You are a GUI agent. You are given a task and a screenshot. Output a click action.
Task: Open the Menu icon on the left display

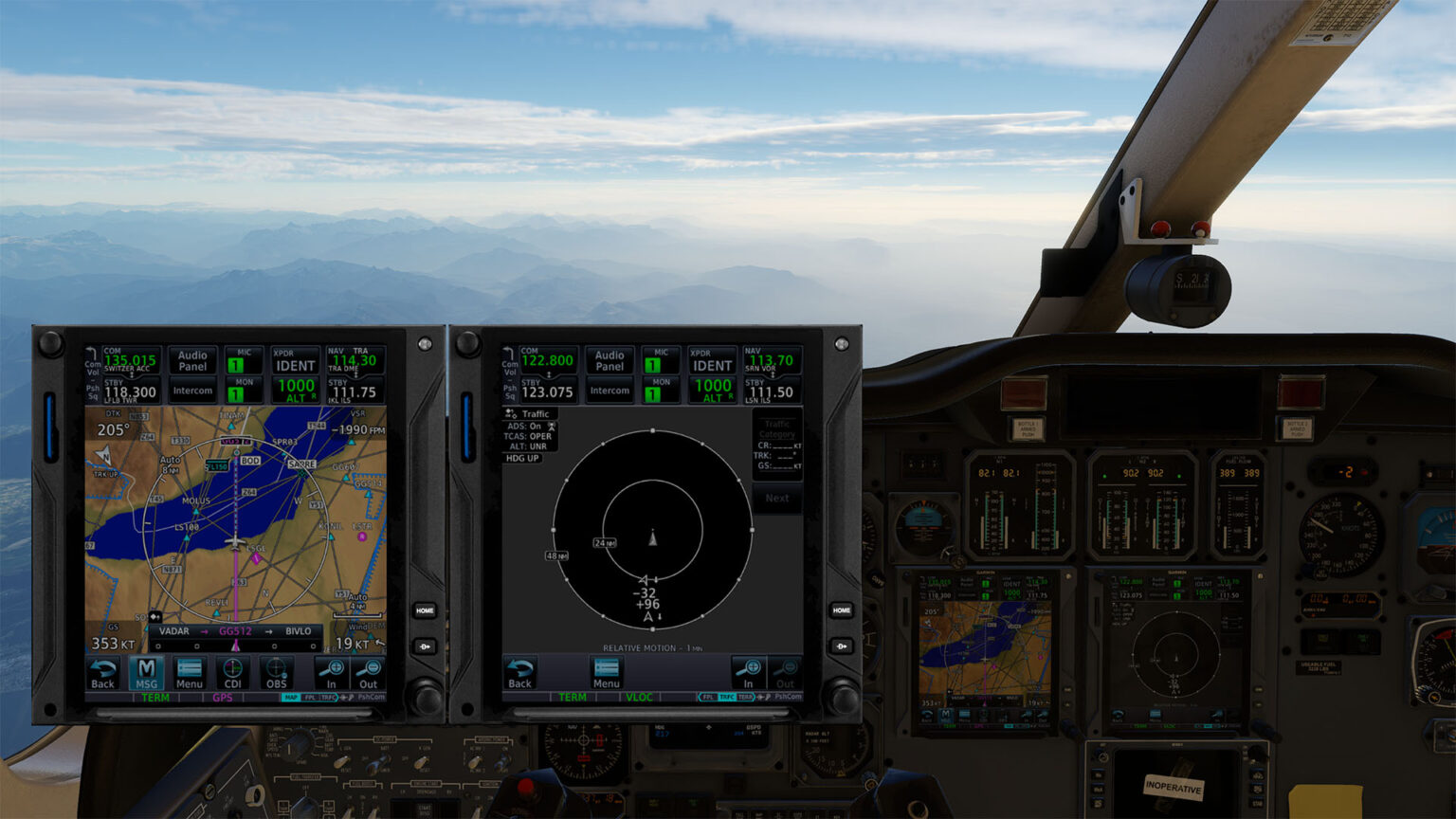point(189,673)
